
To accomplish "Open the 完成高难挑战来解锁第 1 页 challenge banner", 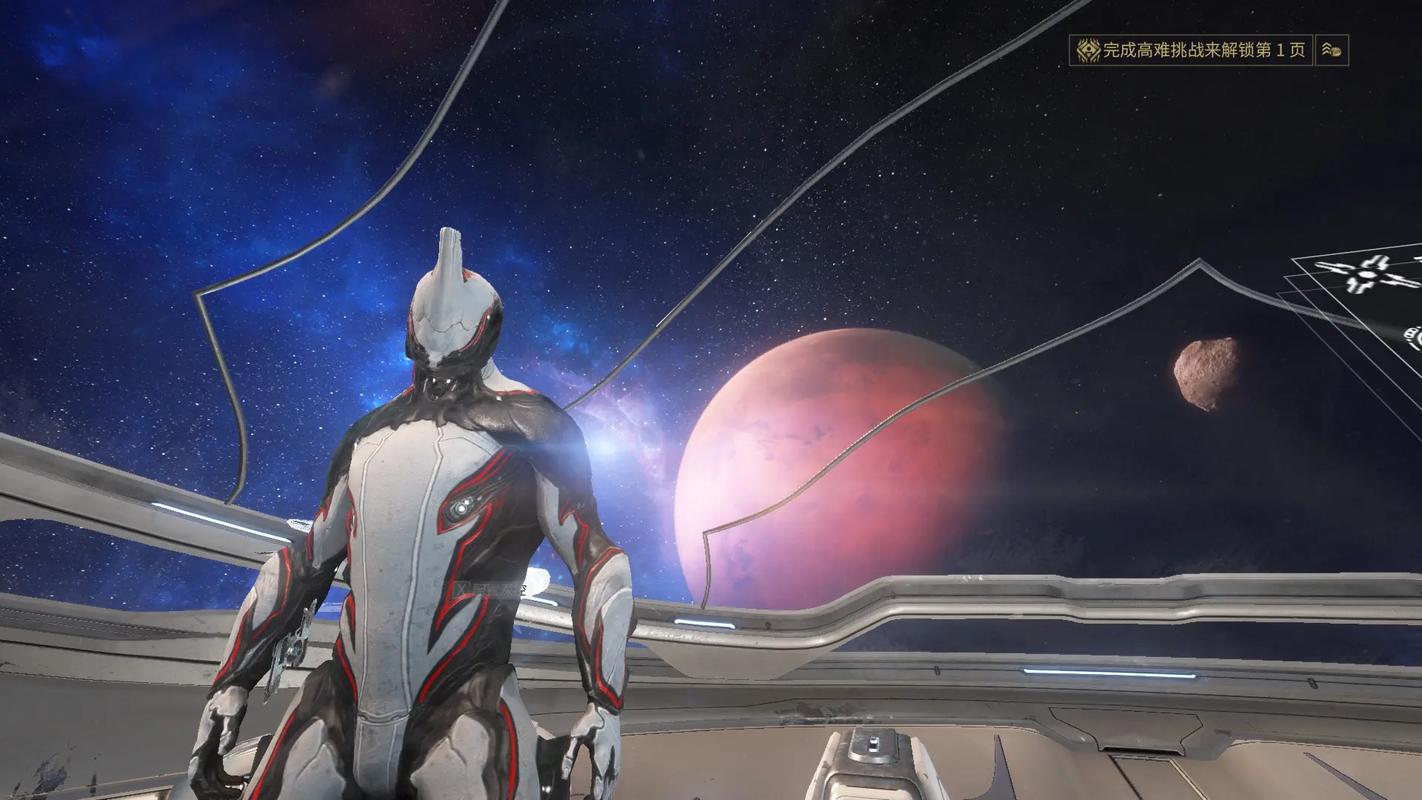I will tap(1190, 50).
